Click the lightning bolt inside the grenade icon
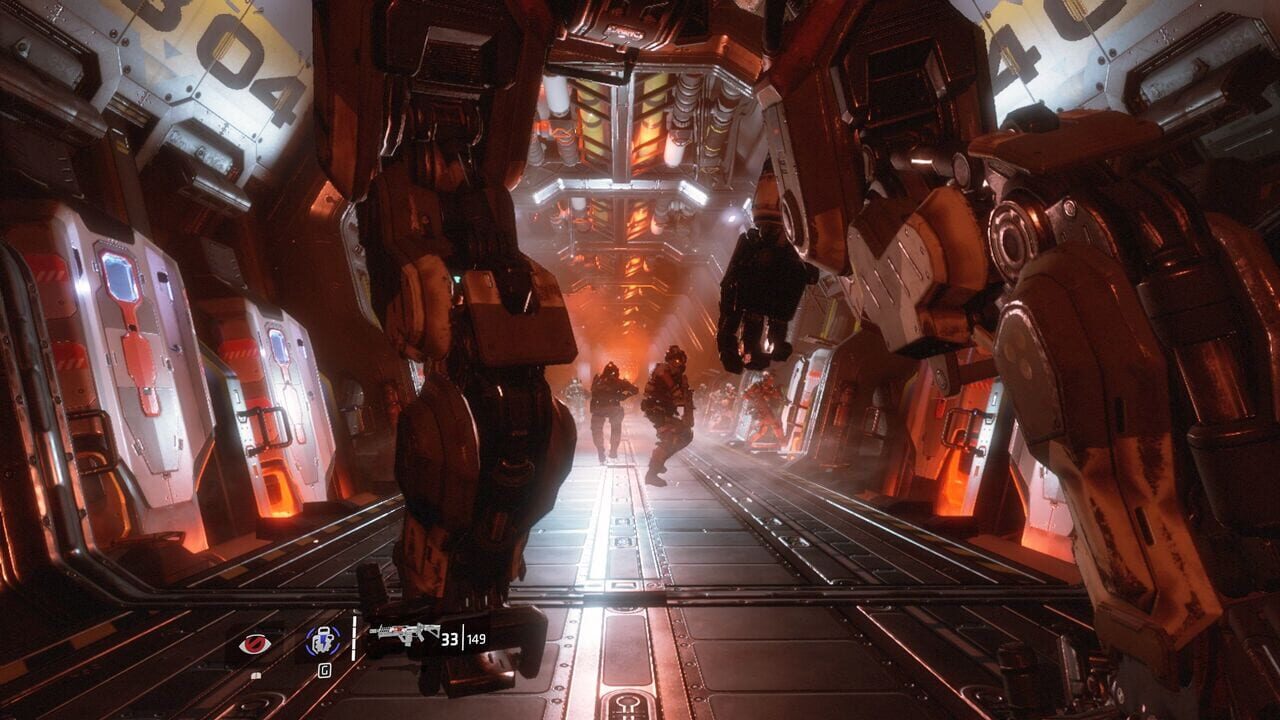Image resolution: width=1280 pixels, height=720 pixels. pyautogui.click(x=323, y=641)
